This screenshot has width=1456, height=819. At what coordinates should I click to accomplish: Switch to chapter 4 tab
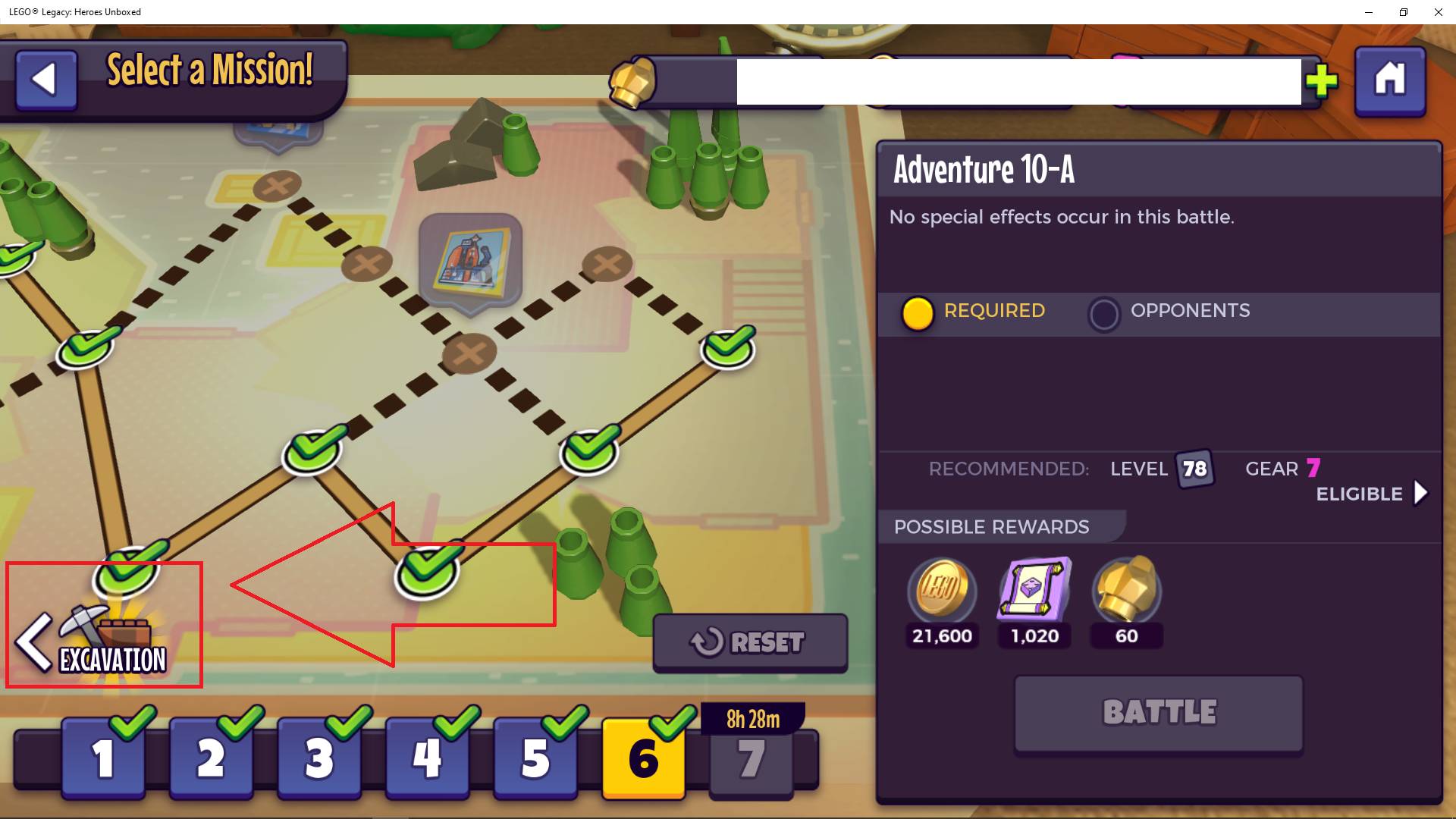[x=427, y=758]
